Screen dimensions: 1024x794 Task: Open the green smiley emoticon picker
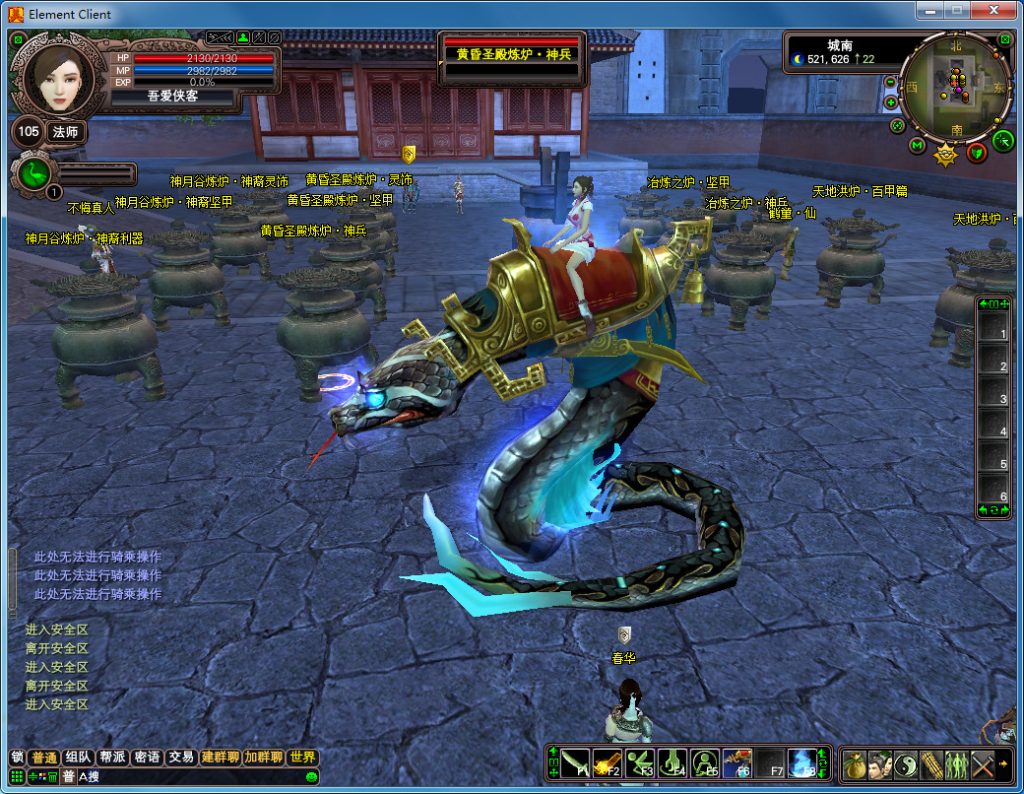click(x=312, y=777)
